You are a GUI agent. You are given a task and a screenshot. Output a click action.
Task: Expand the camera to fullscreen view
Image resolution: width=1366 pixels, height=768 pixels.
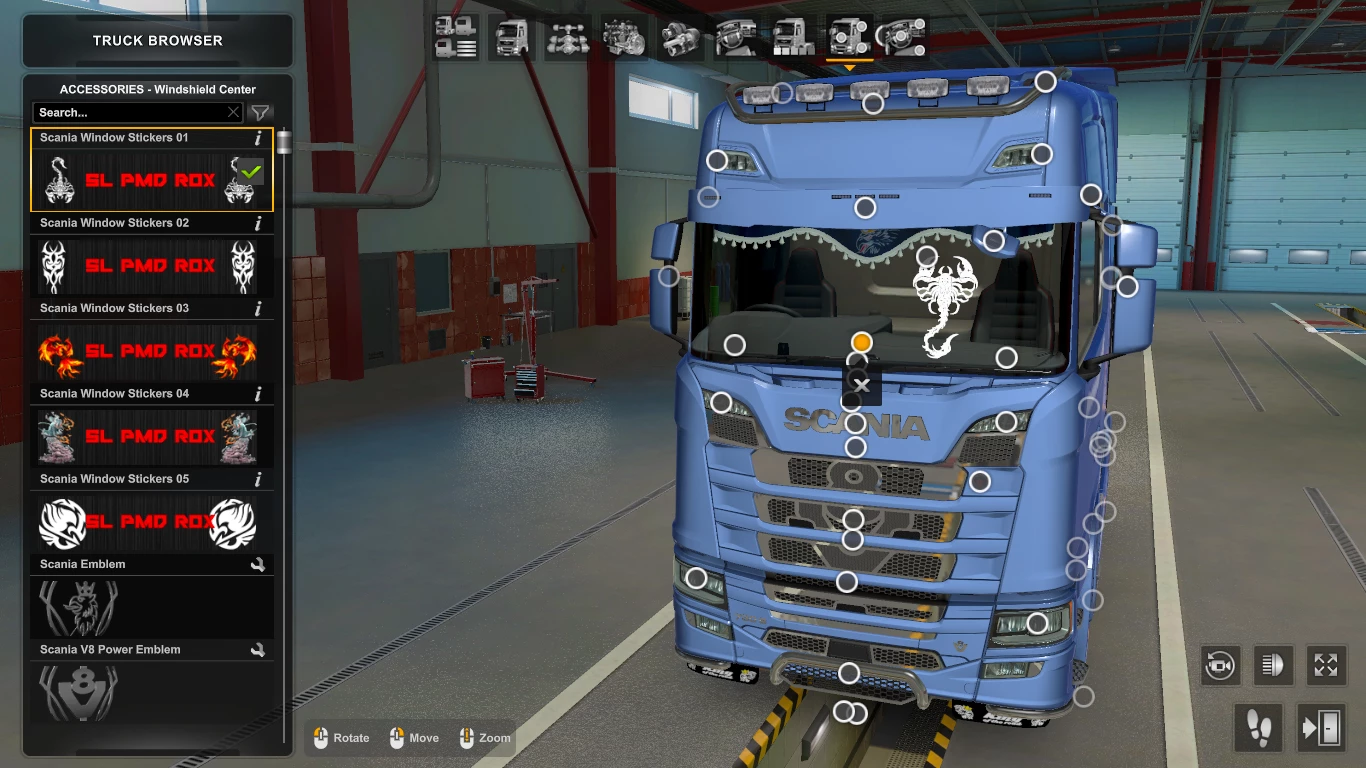(x=1325, y=666)
